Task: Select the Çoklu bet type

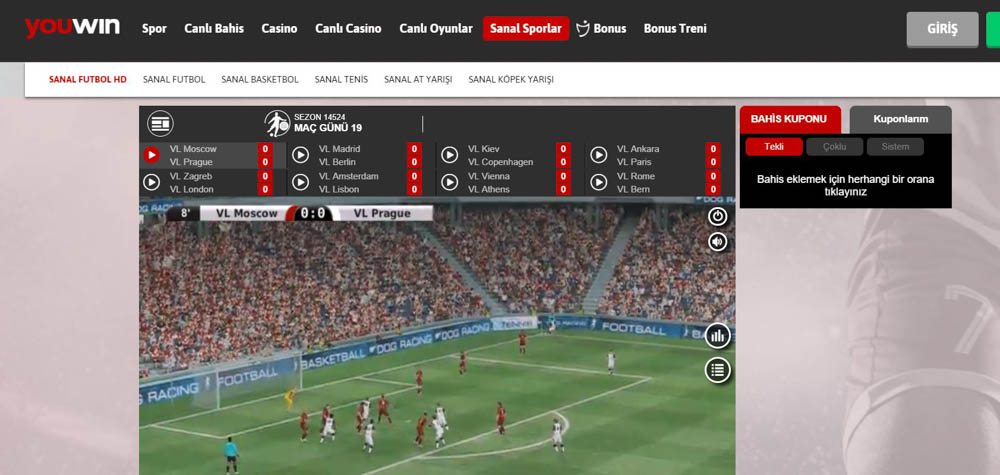Action: (834, 146)
